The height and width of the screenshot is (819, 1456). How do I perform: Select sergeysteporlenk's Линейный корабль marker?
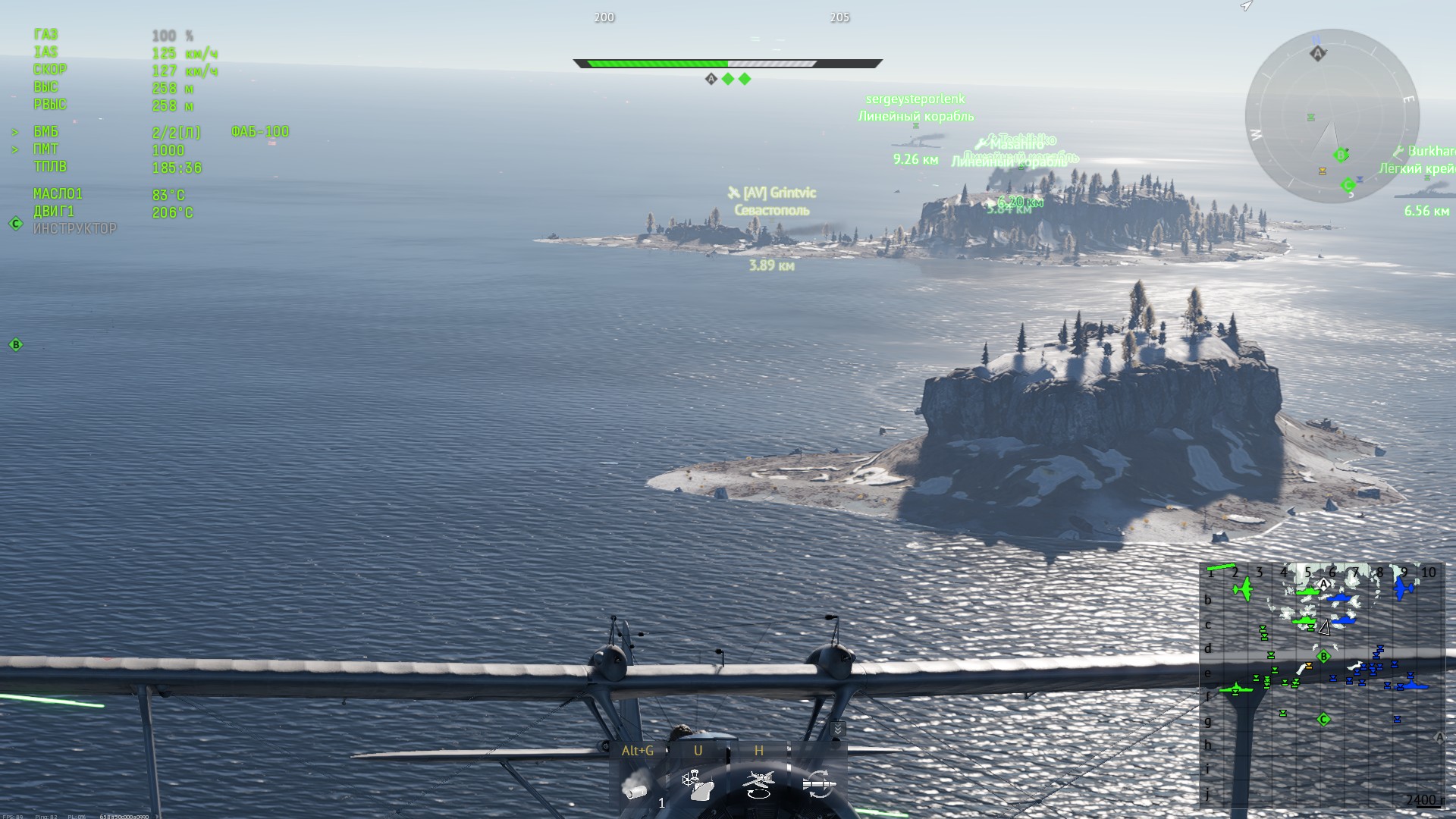(x=915, y=108)
